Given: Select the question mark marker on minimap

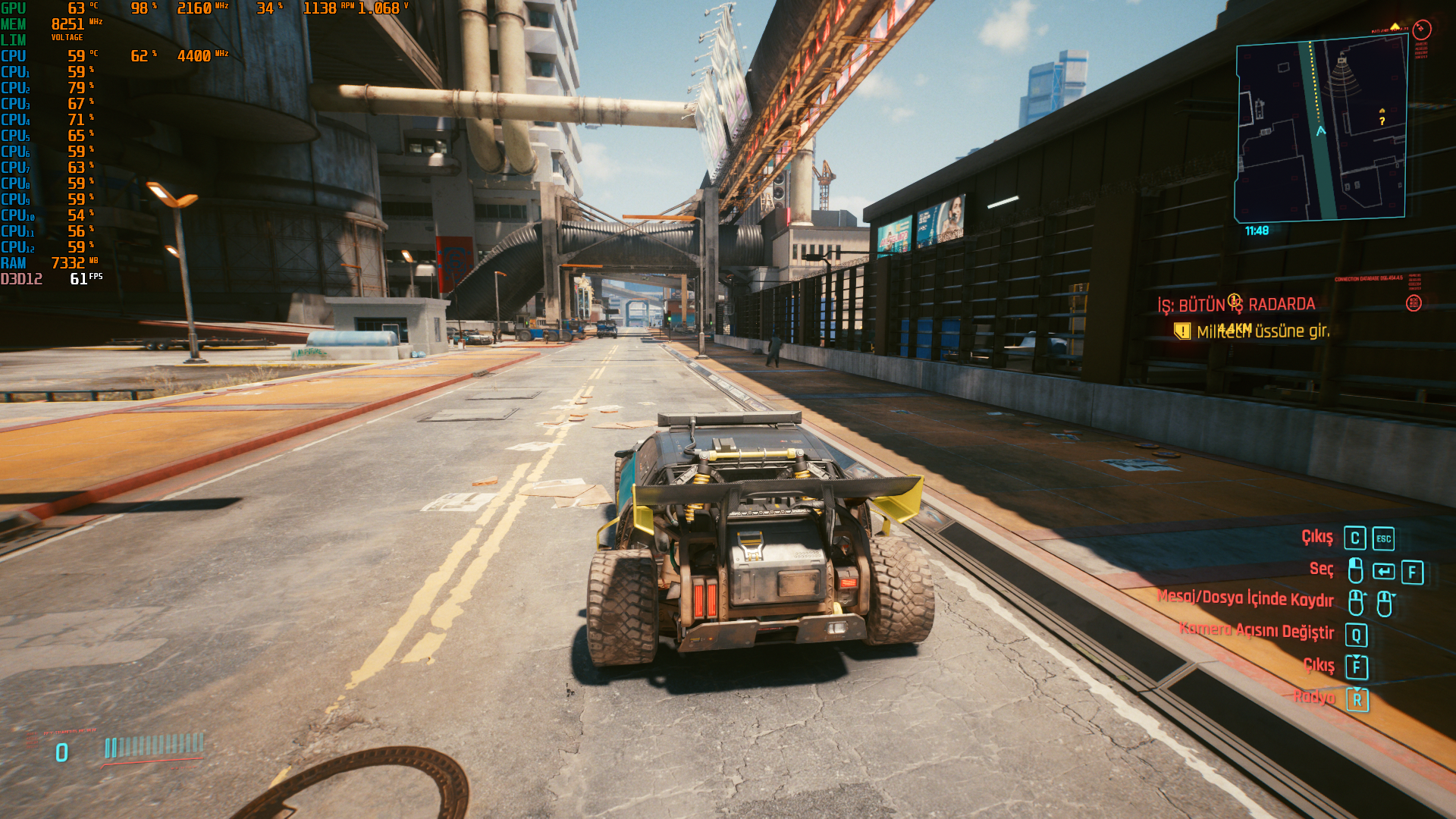Looking at the screenshot, I should click(1382, 121).
